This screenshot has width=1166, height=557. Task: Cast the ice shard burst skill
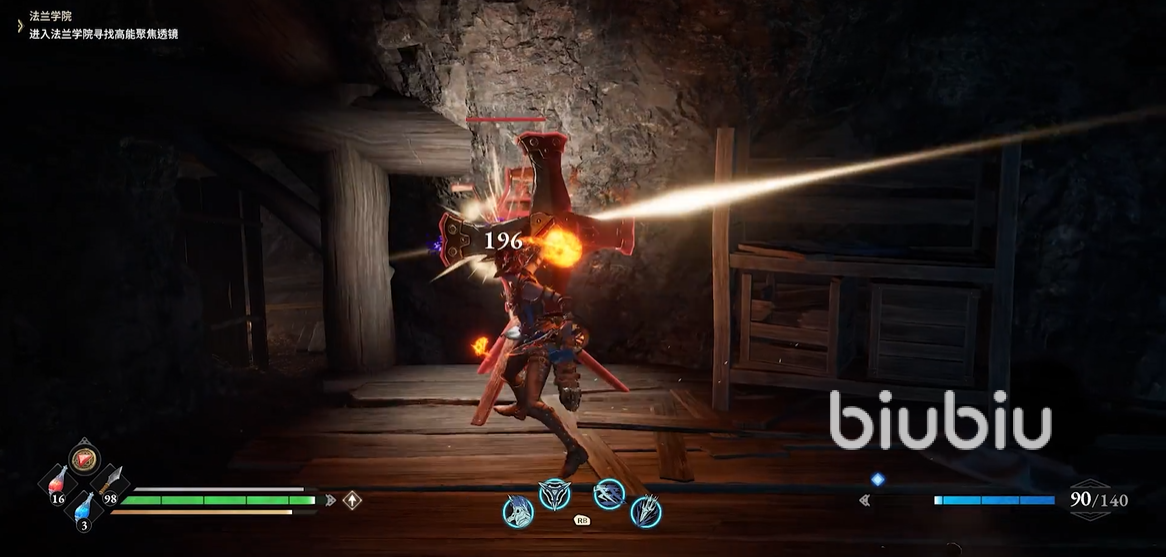(646, 511)
